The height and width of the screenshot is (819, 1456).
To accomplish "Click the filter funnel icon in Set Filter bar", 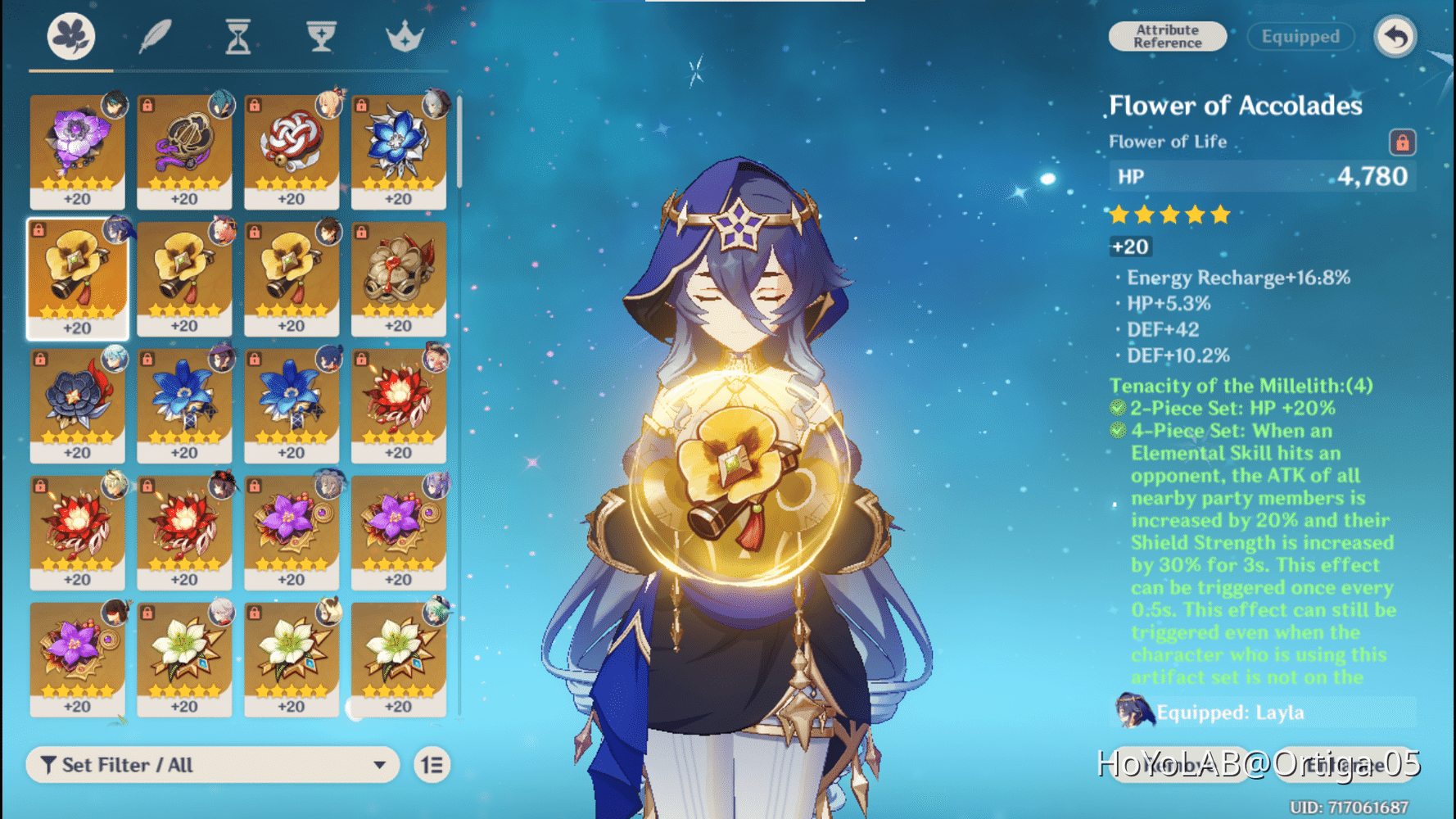I will point(49,765).
